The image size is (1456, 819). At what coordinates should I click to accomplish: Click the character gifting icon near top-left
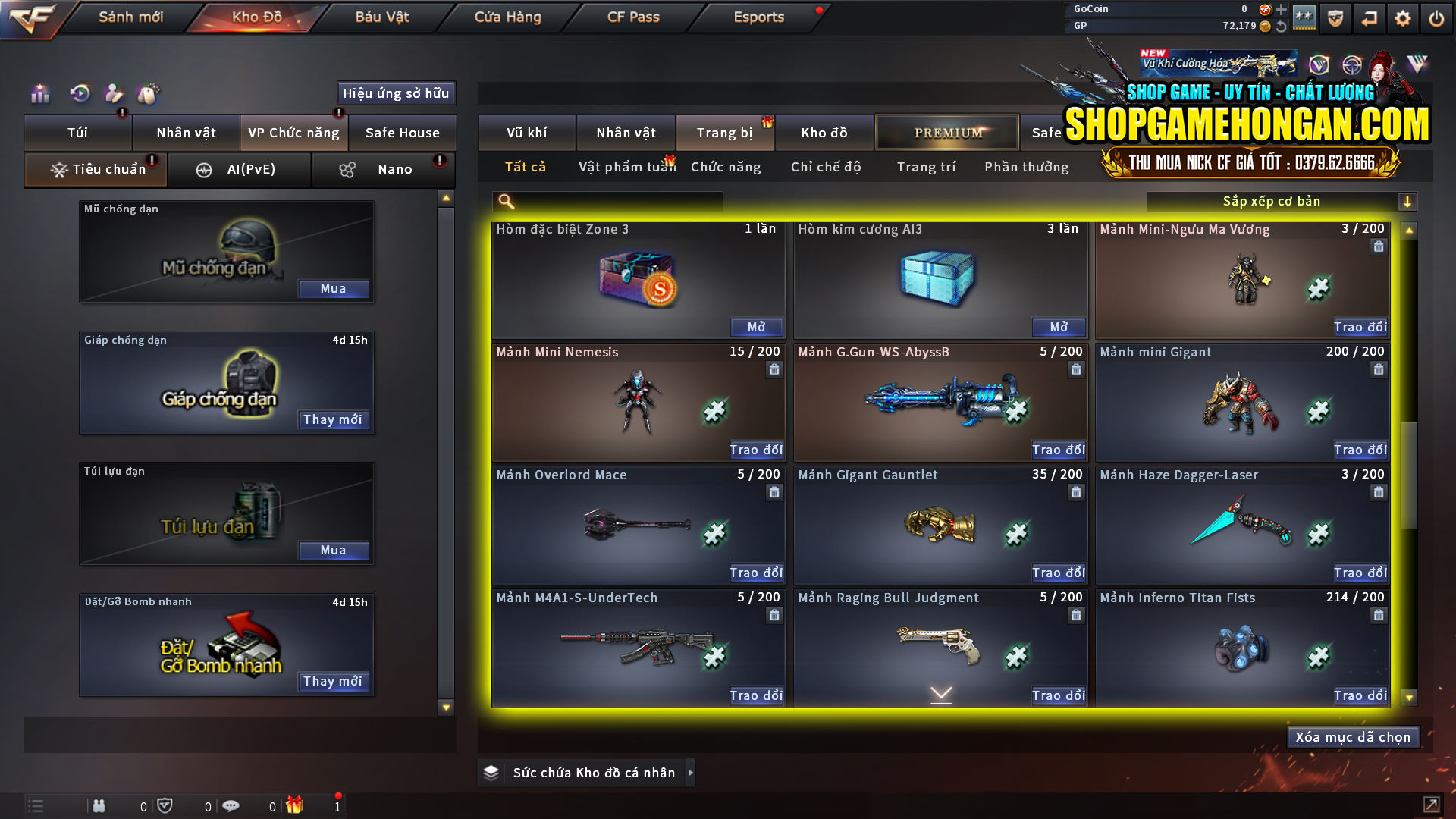tap(114, 94)
